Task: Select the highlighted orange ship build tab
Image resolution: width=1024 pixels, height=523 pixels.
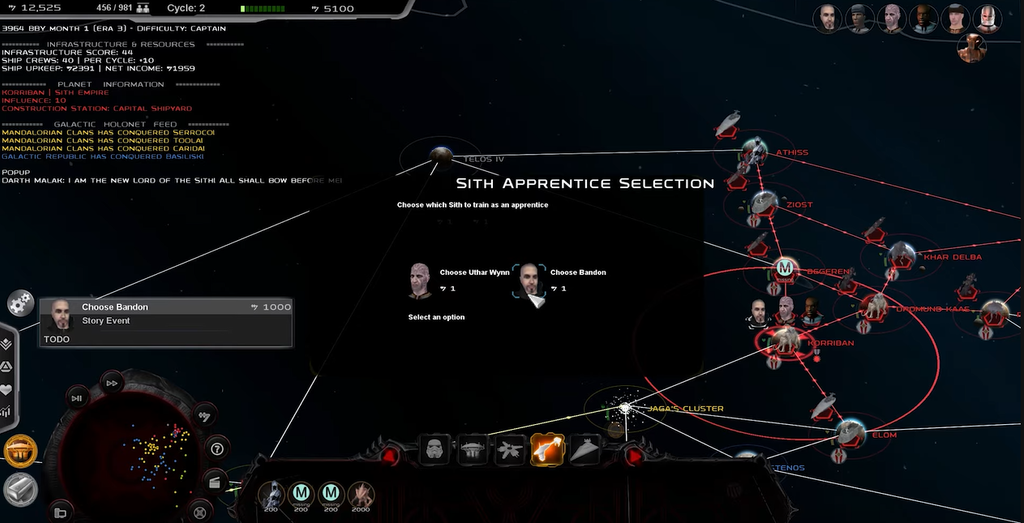Action: [547, 450]
